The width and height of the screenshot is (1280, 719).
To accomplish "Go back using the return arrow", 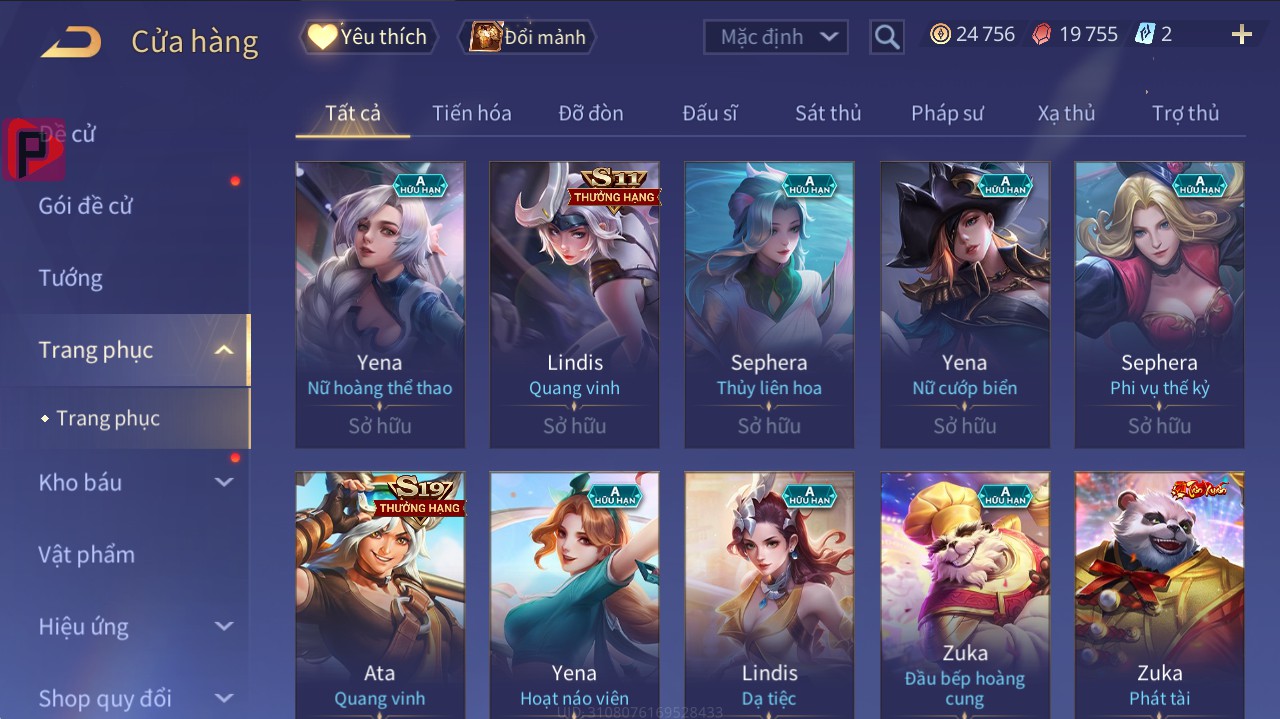I will pyautogui.click(x=72, y=41).
